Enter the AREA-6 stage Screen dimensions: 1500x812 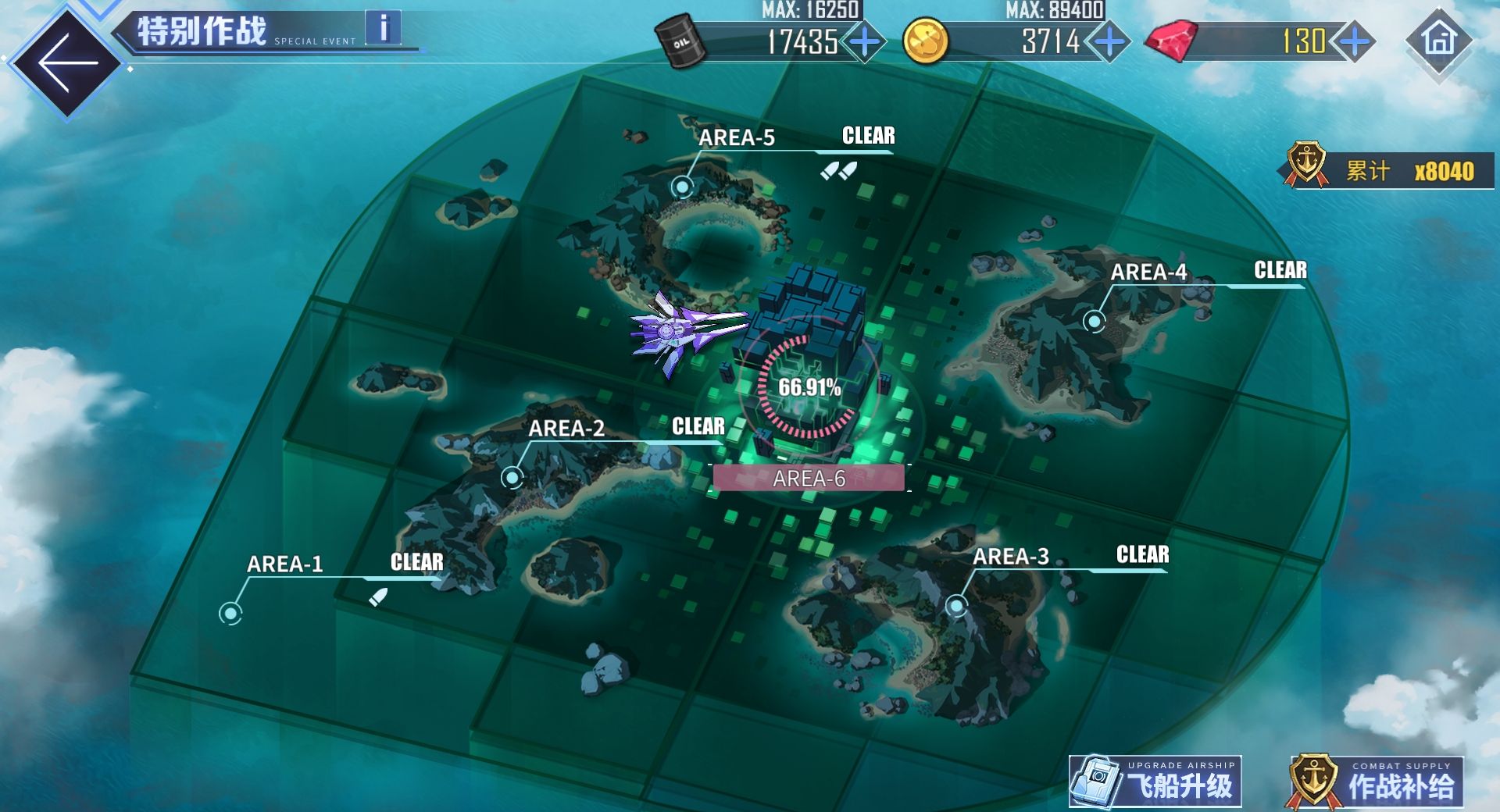(809, 478)
